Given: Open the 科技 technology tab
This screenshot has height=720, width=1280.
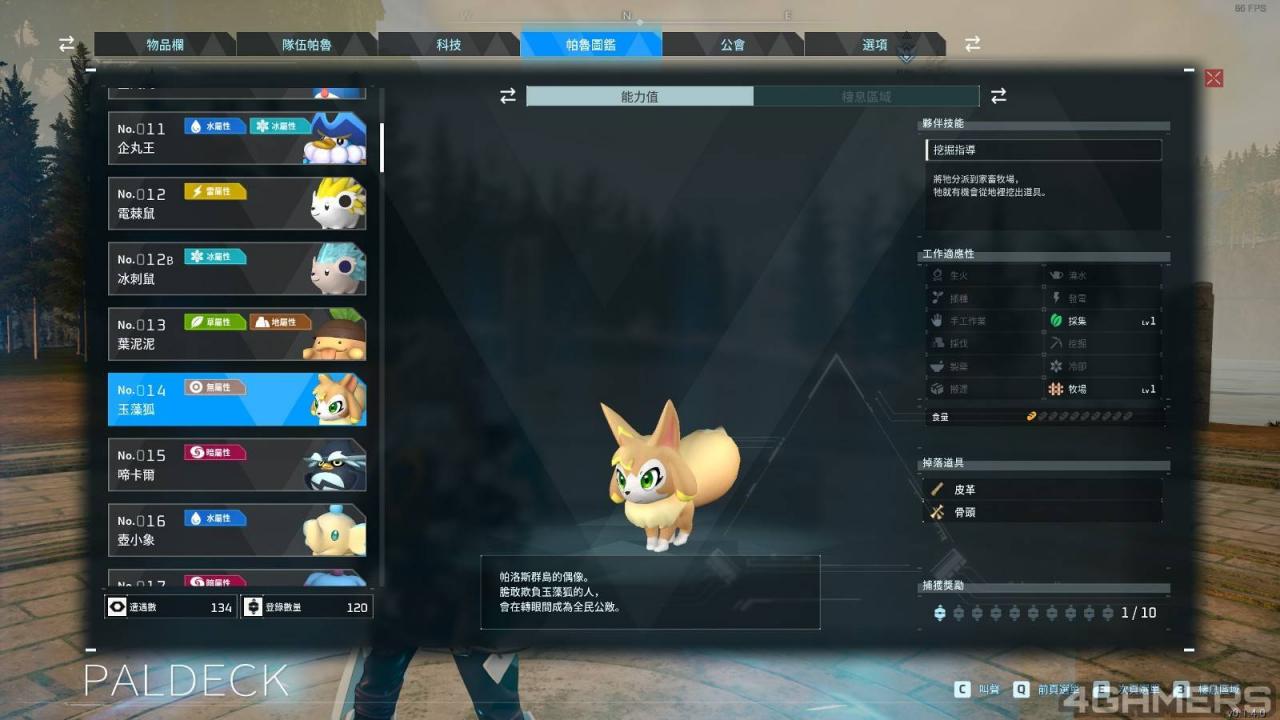Looking at the screenshot, I should click(x=449, y=45).
